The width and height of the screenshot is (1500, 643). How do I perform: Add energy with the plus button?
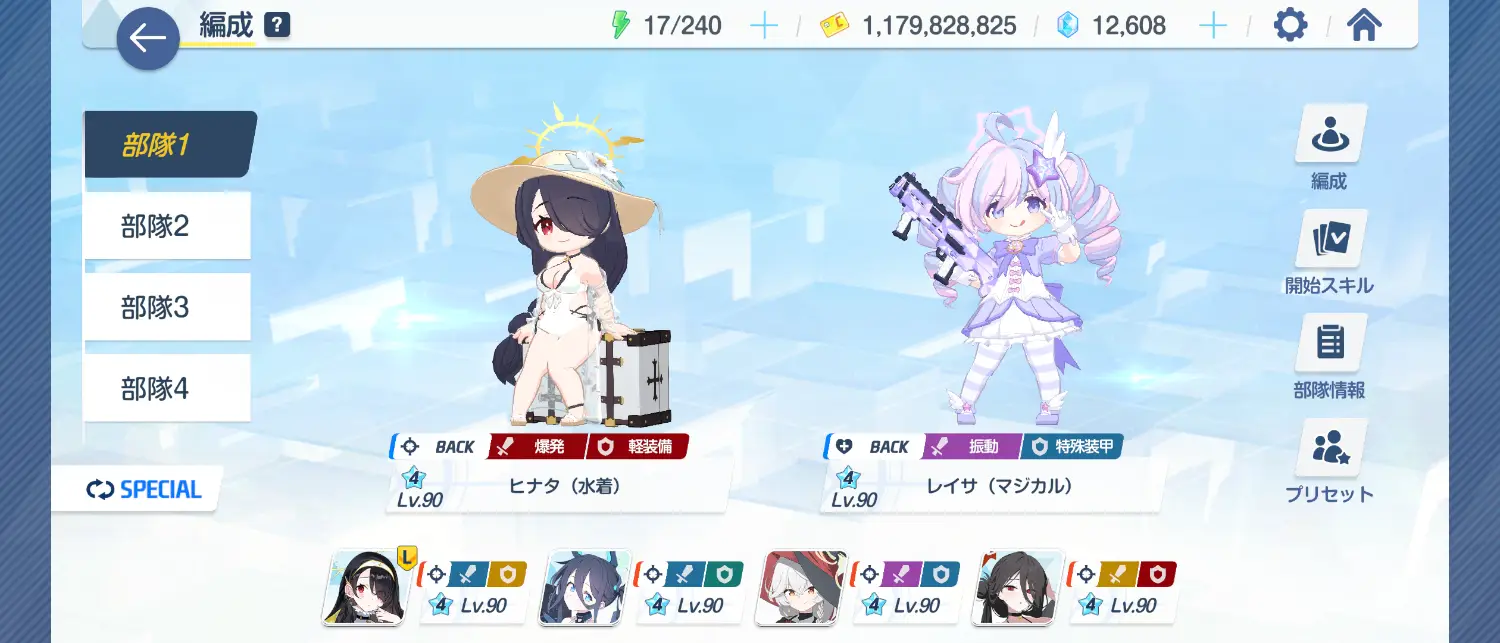click(x=763, y=26)
